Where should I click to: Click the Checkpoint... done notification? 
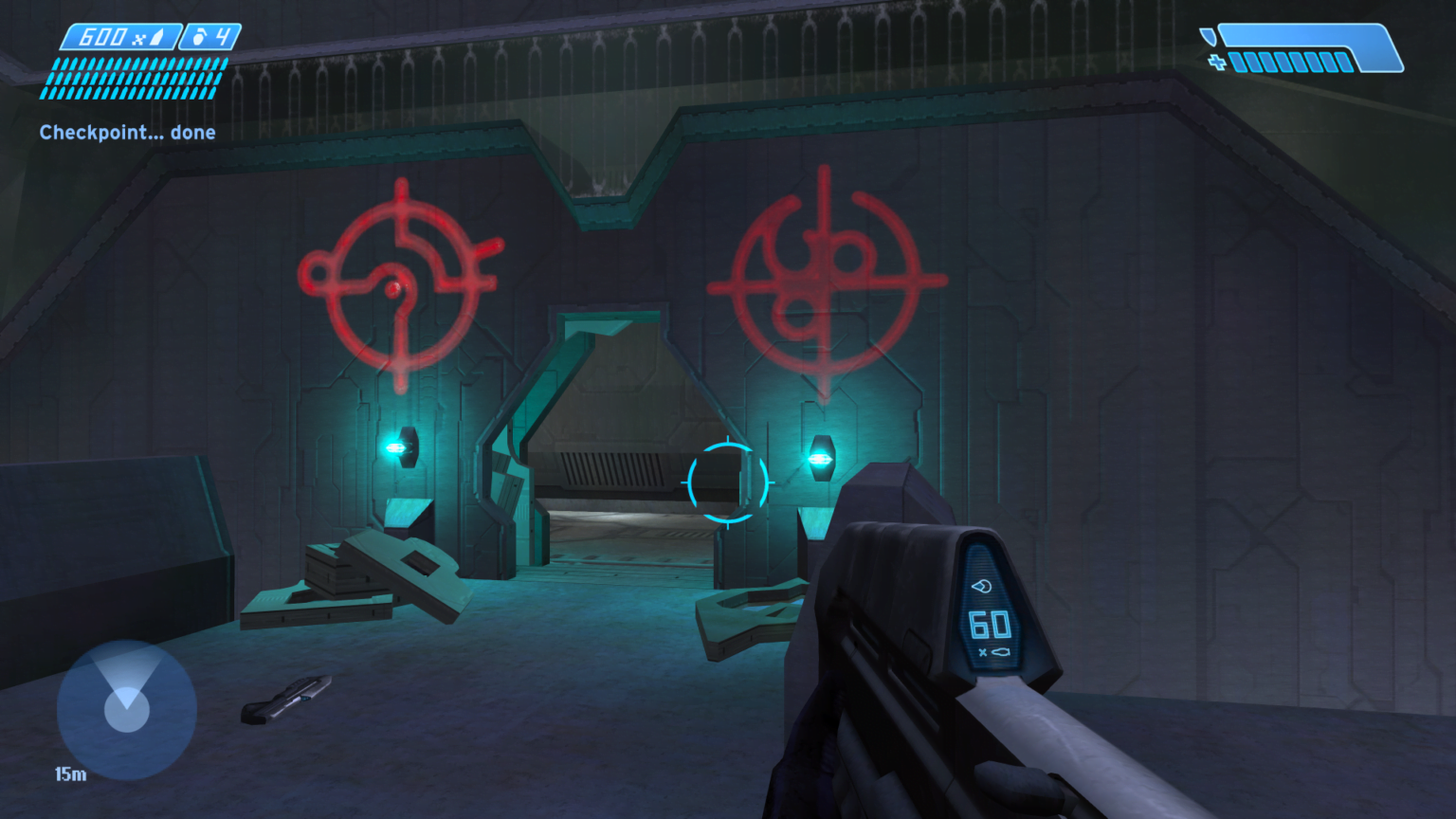(x=127, y=133)
